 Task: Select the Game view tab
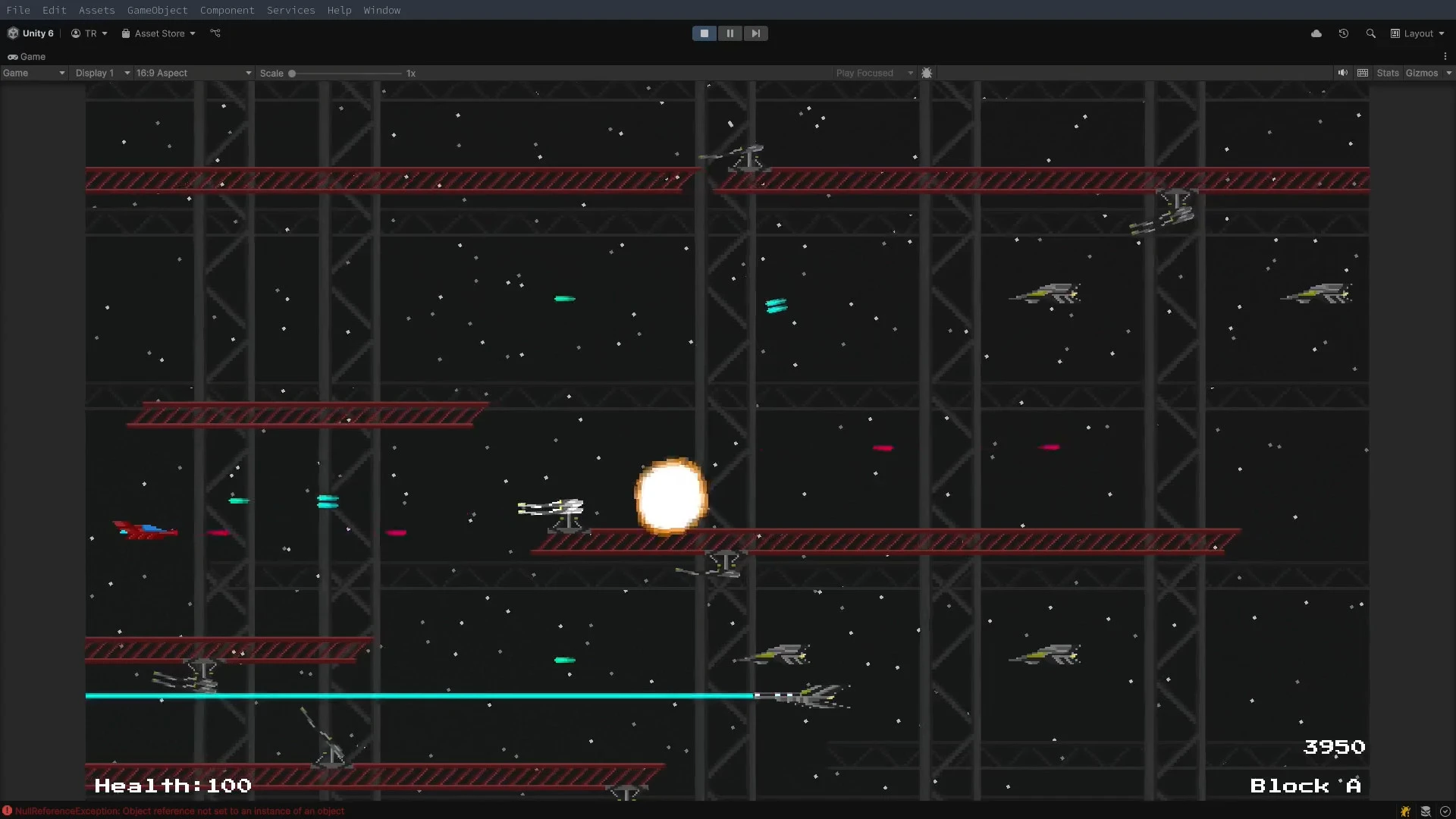click(27, 56)
